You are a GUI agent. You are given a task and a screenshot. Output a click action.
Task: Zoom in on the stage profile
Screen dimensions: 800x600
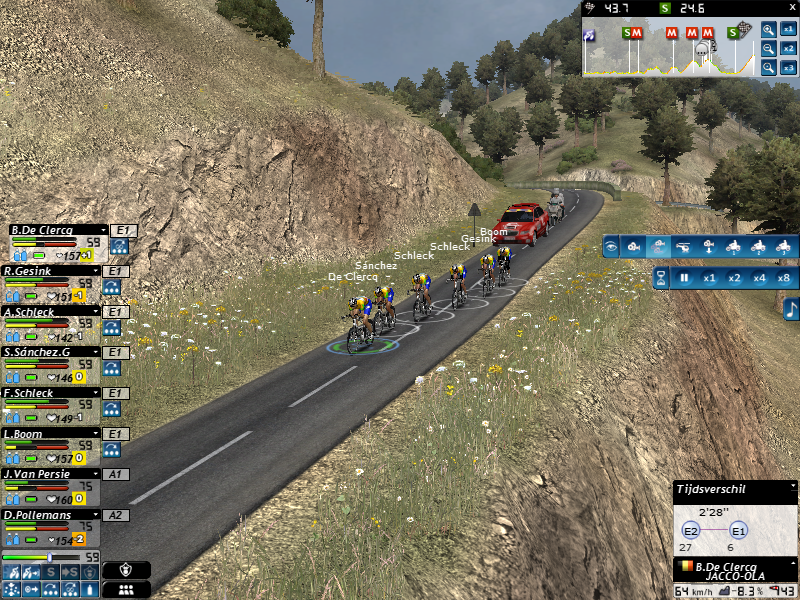(x=768, y=30)
